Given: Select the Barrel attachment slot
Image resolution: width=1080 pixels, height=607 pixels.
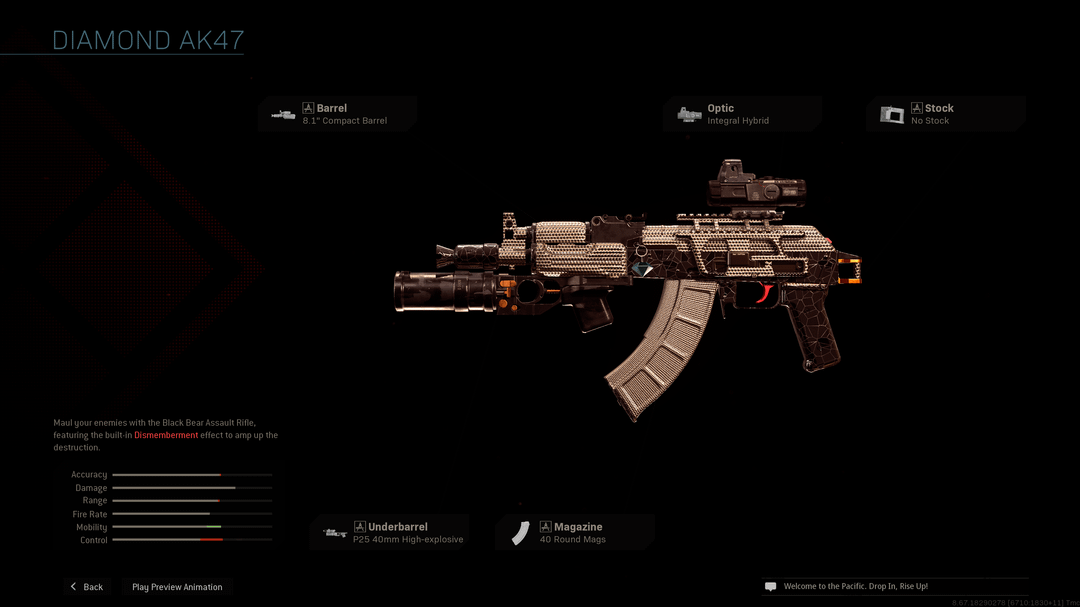Looking at the screenshot, I should tap(337, 114).
